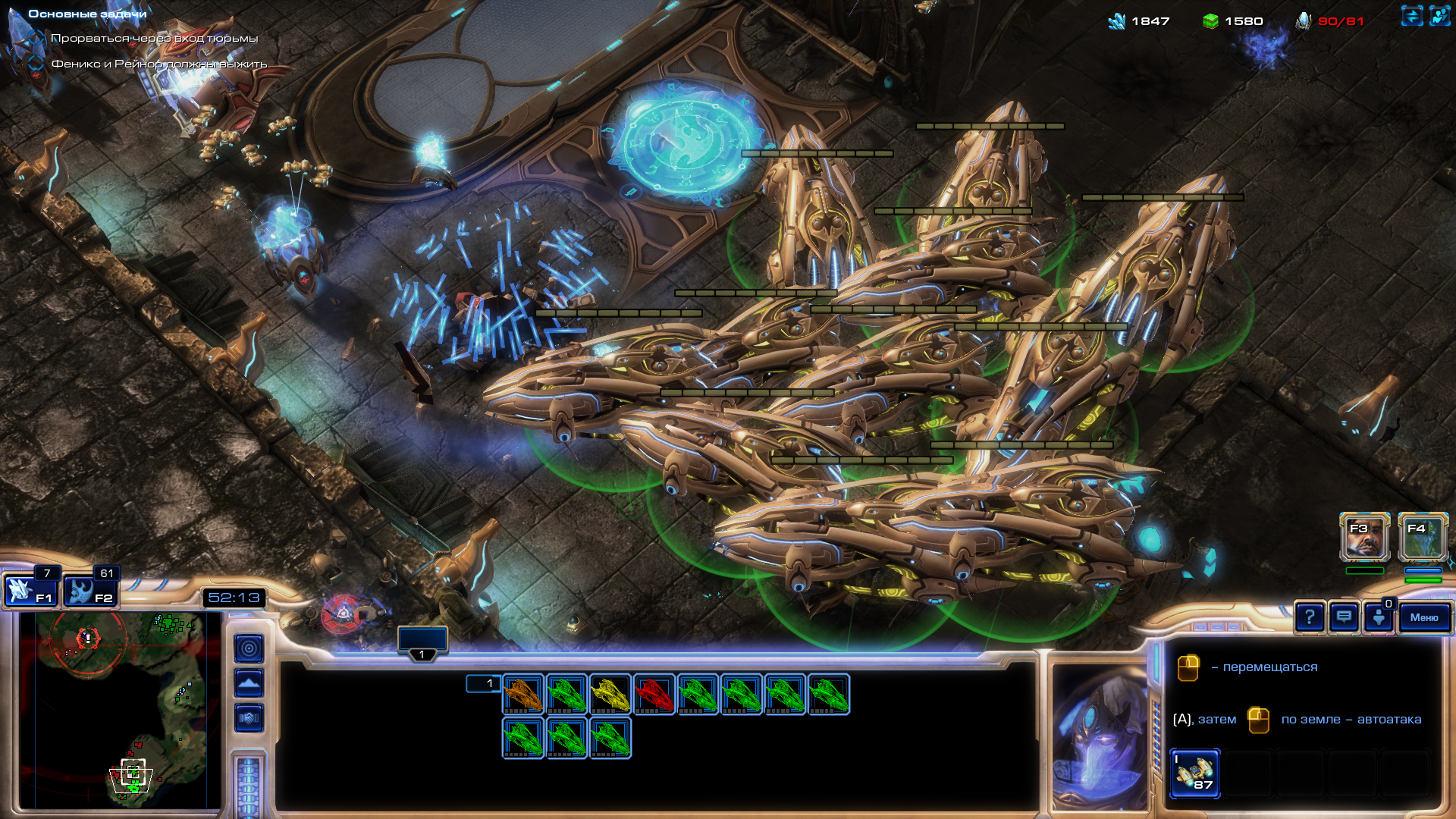Screen dimensions: 1456x819
Task: Select the yellow carrier wireframe
Action: coord(610,694)
